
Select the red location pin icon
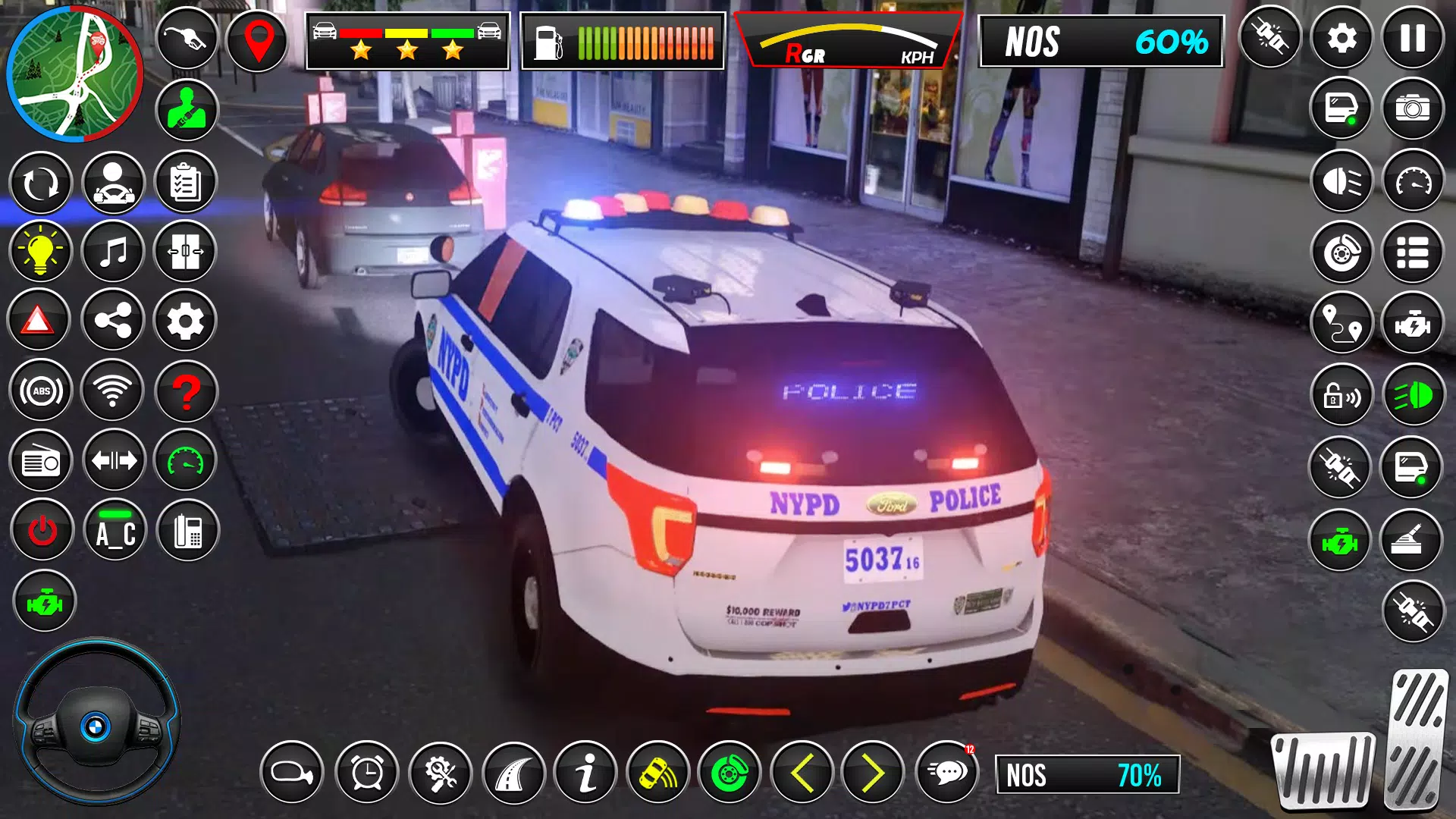click(258, 39)
